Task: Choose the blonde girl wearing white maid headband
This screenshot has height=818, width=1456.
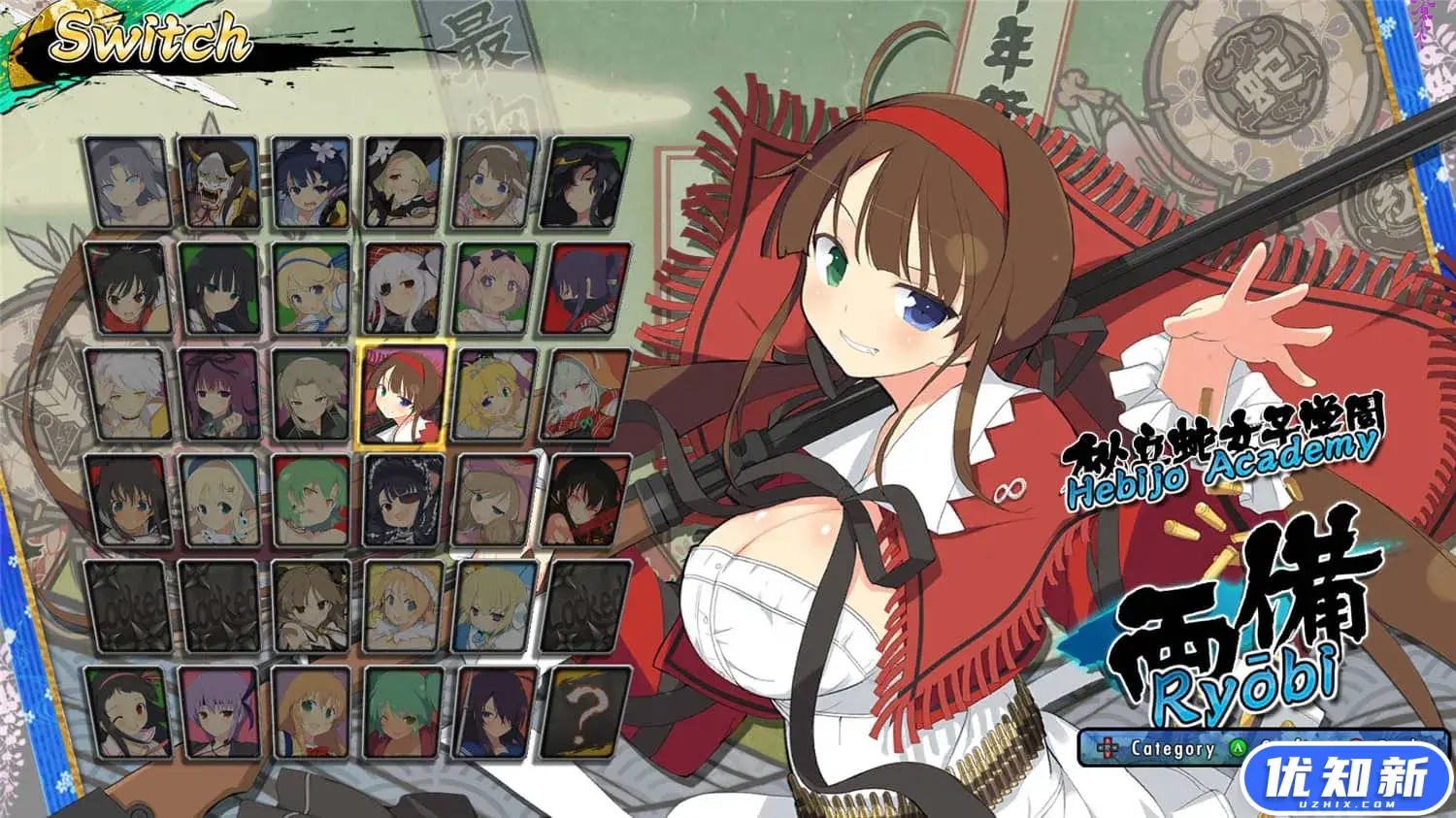Action: pyautogui.click(x=405, y=606)
